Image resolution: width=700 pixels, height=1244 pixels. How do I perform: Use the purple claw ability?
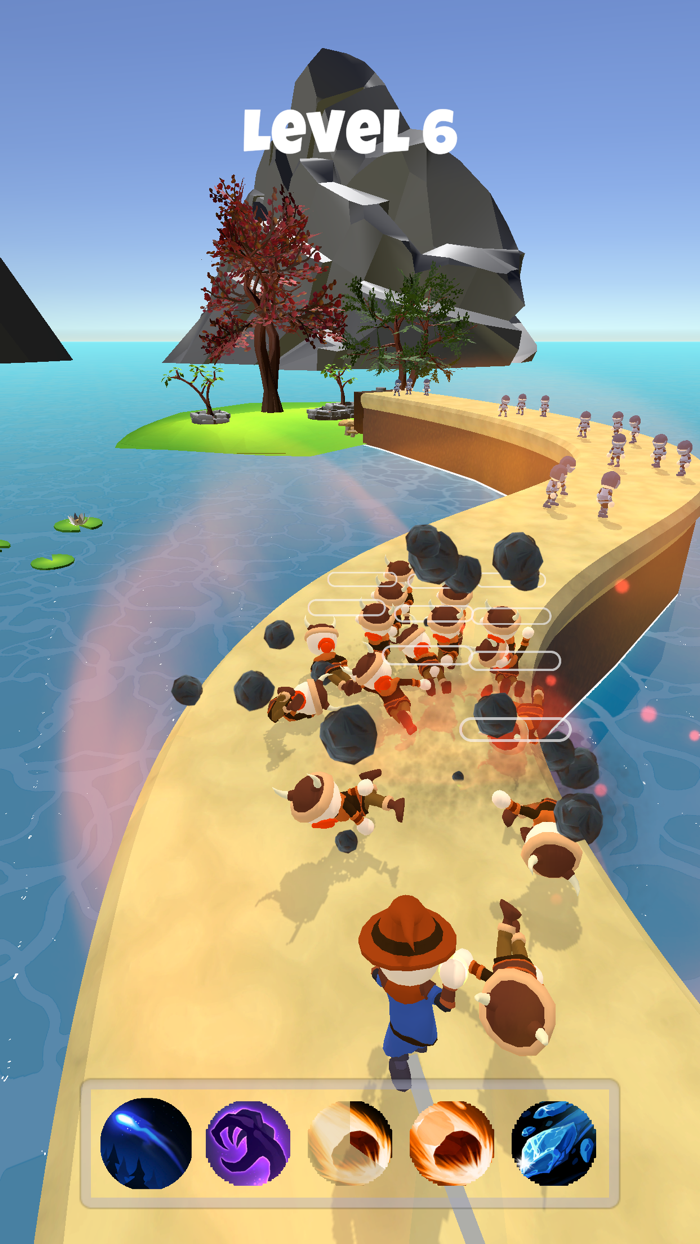point(248,1143)
